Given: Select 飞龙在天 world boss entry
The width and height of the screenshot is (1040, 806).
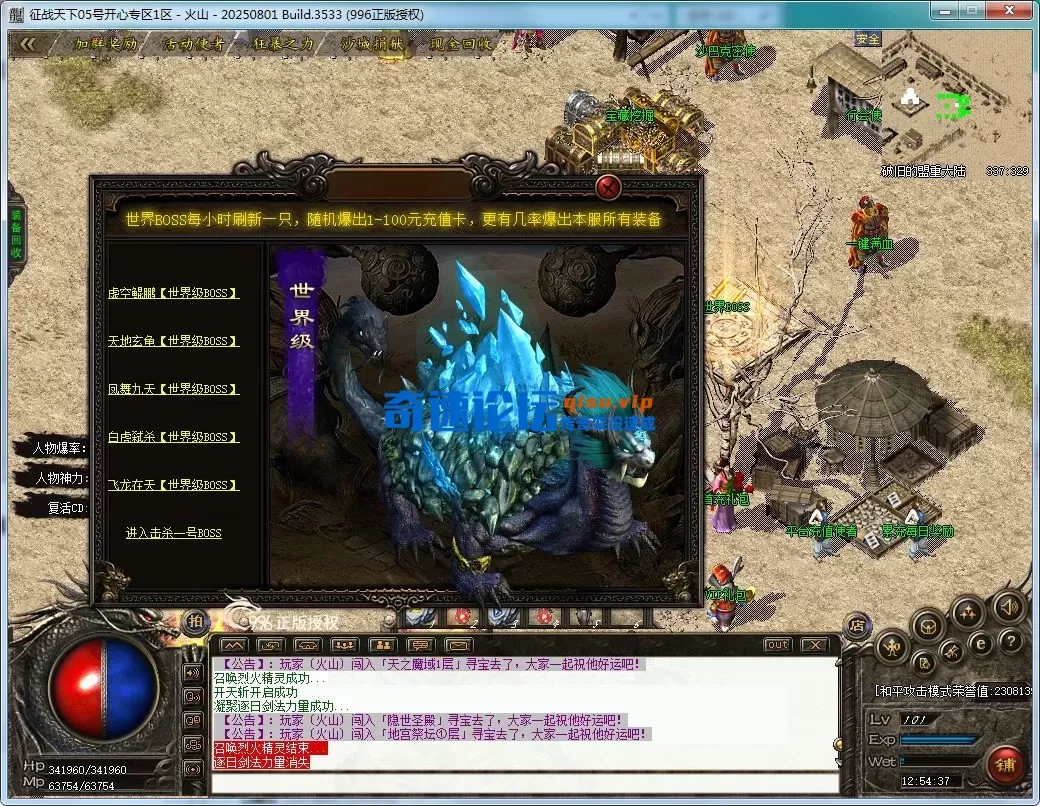Looking at the screenshot, I should pos(173,485).
